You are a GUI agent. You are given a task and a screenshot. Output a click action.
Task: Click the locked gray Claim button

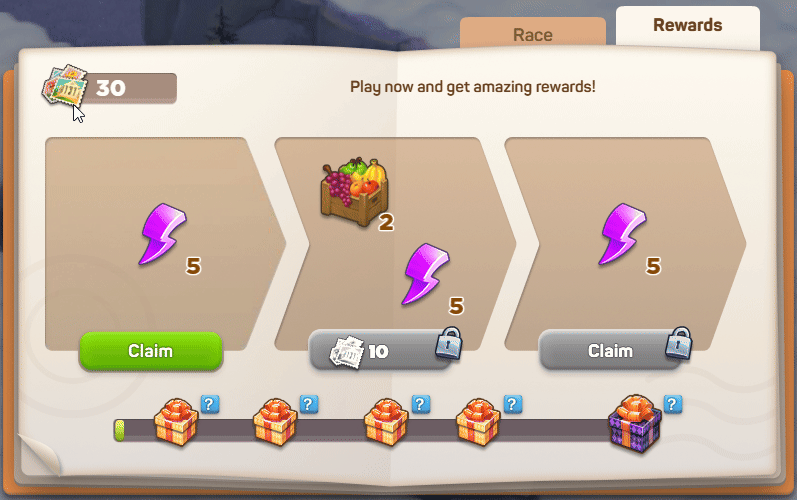pyautogui.click(x=609, y=351)
